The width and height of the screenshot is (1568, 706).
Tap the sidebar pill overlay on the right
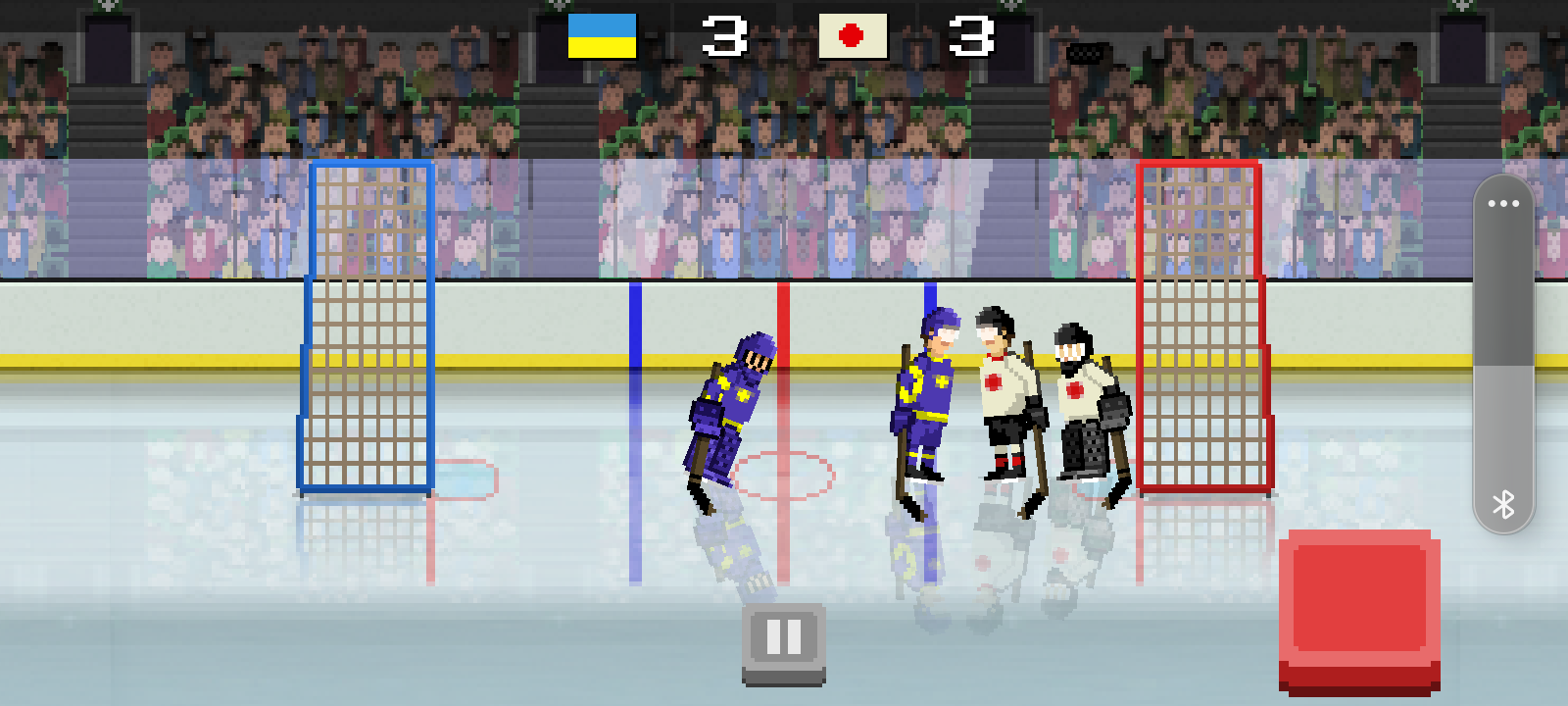[1502, 353]
